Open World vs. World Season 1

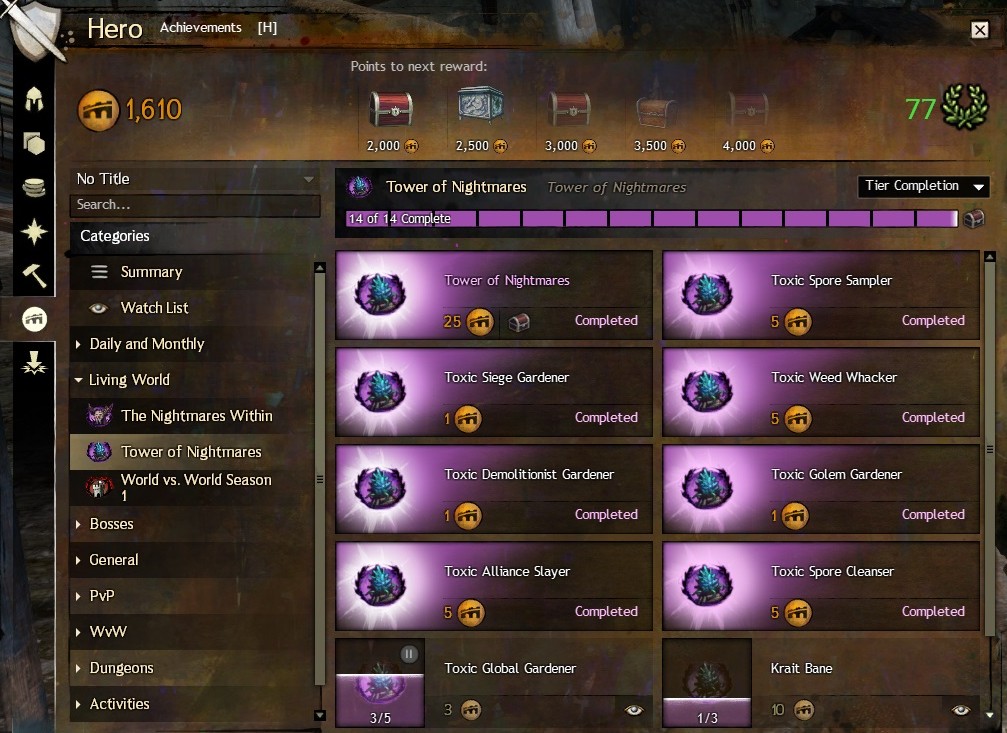[x=196, y=487]
